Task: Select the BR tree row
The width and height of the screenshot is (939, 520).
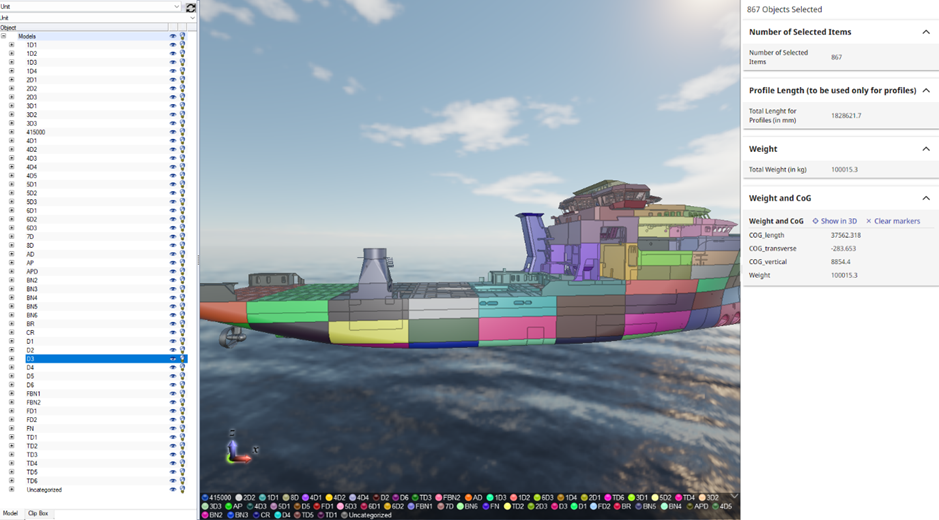Action: pos(30,324)
